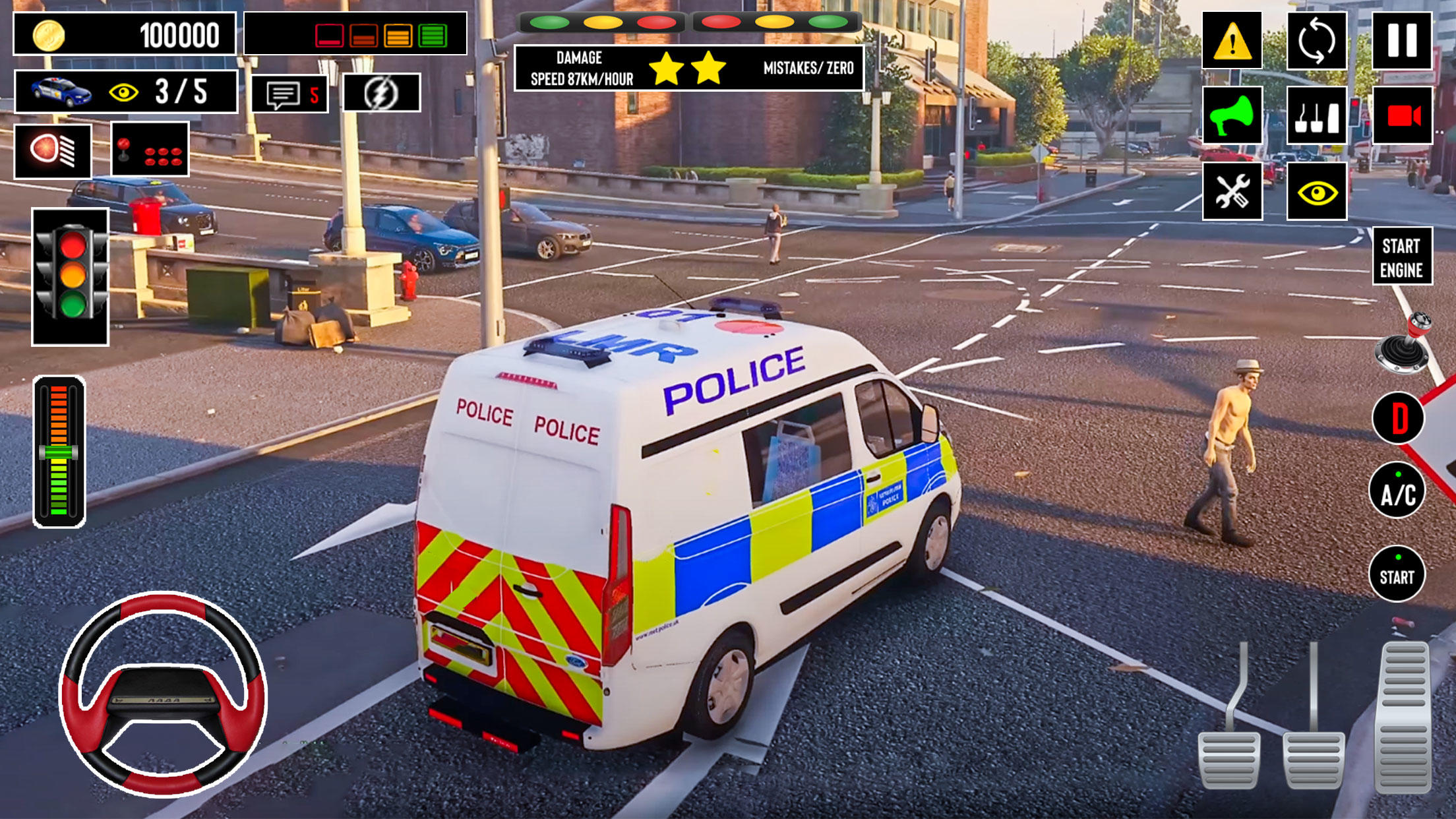The height and width of the screenshot is (819, 1456).
Task: Toggle the yellow hazard warning button
Action: (x=1232, y=40)
